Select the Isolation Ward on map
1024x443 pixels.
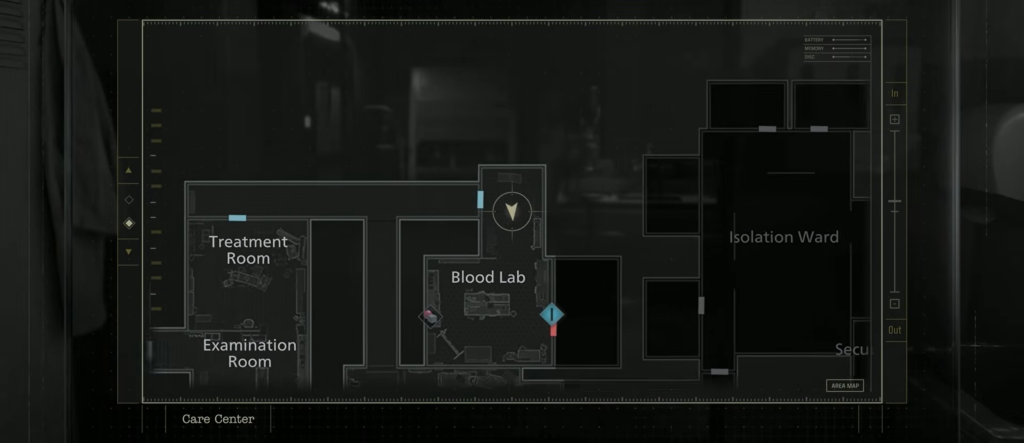pos(783,238)
